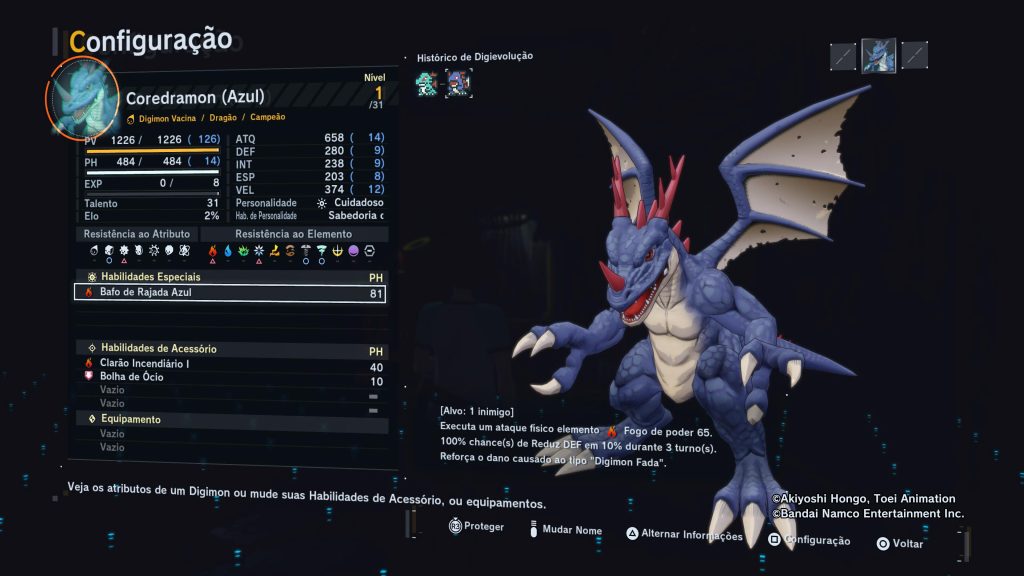This screenshot has width=1024, height=576.
Task: Click the Coredramon round portrait
Action: [x=82, y=96]
